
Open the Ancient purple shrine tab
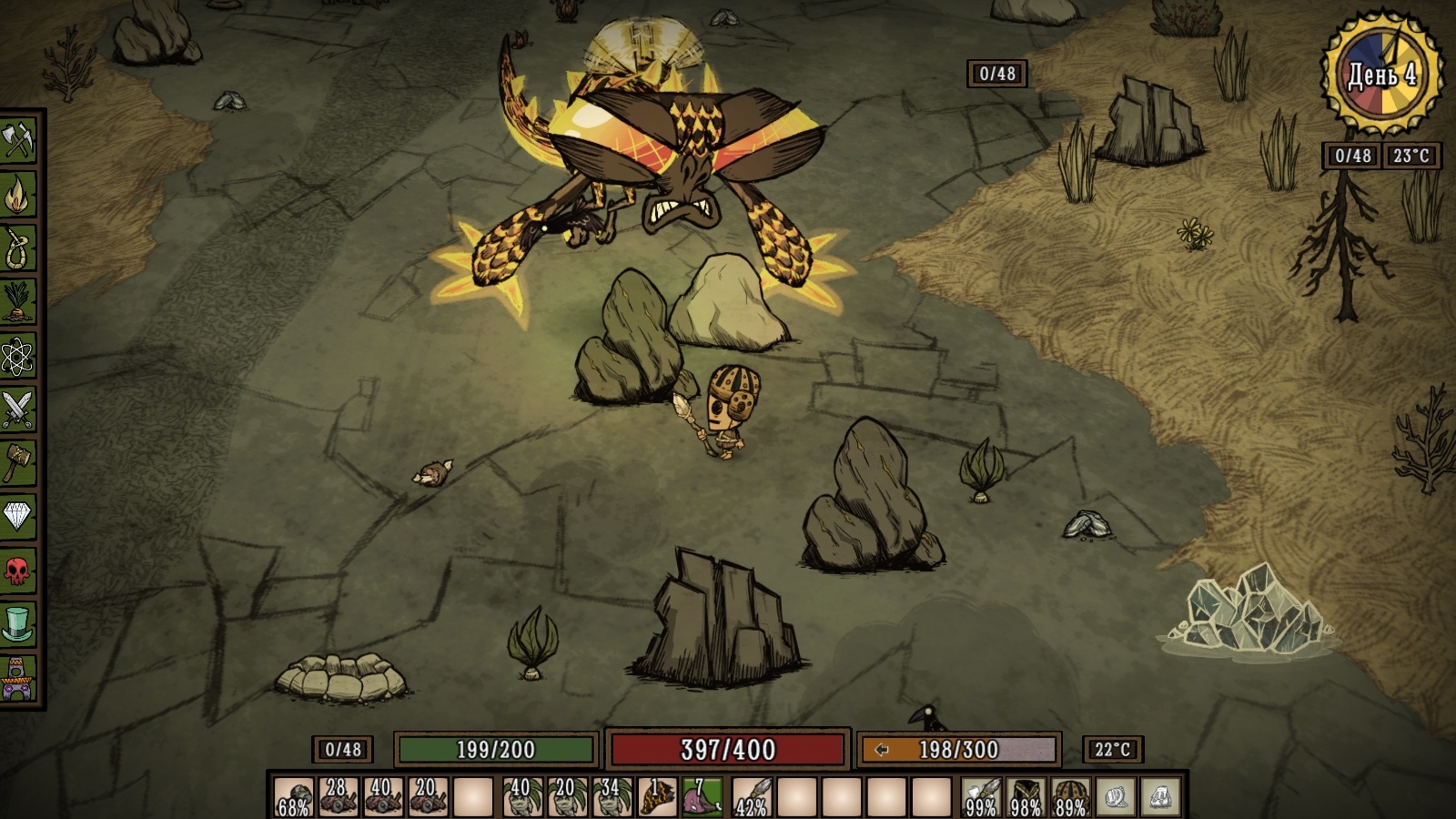click(x=18, y=679)
